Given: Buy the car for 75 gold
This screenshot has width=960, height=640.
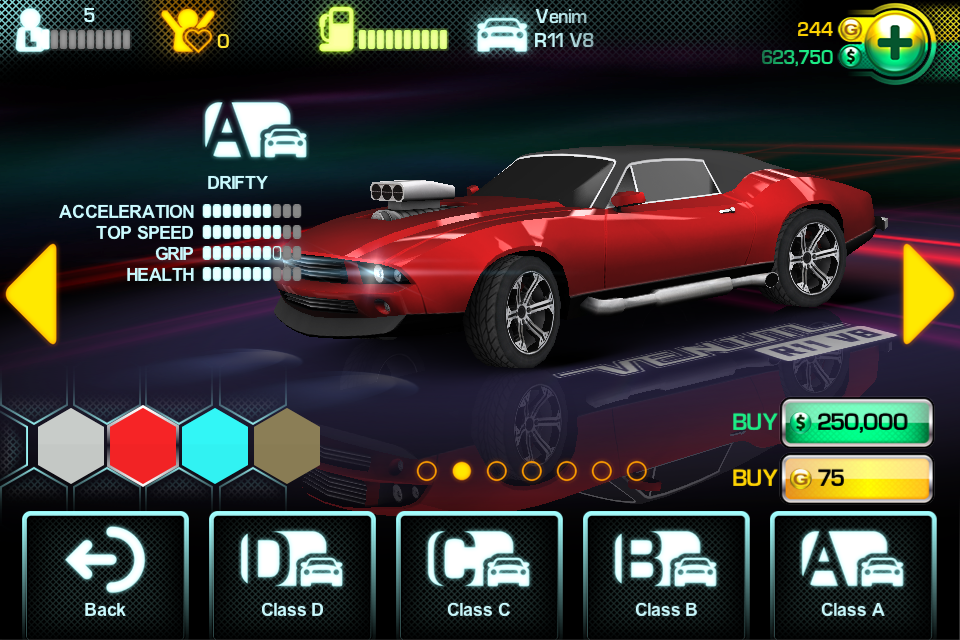Looking at the screenshot, I should (857, 478).
